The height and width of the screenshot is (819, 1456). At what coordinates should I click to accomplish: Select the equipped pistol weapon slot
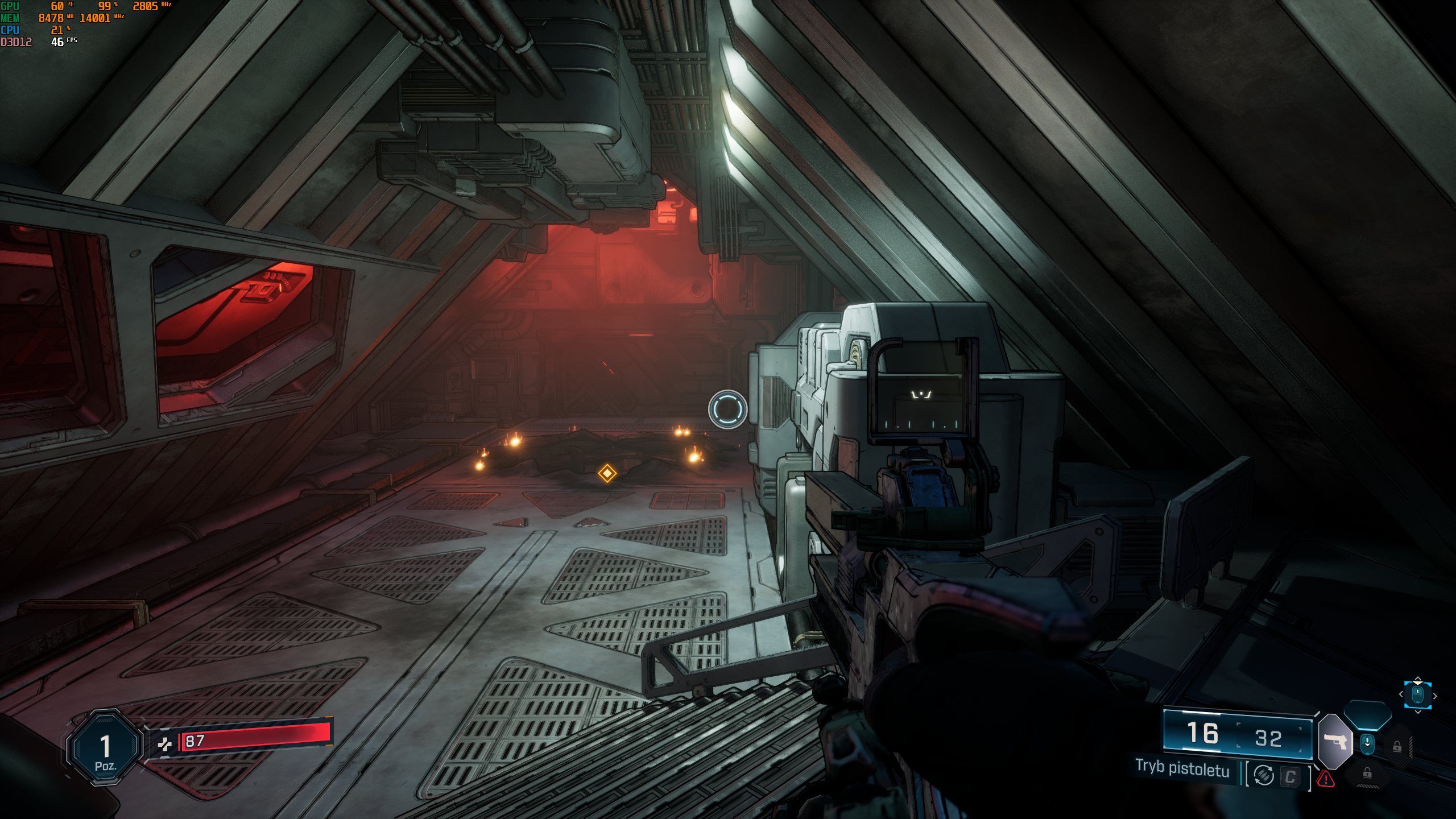pos(1334,741)
